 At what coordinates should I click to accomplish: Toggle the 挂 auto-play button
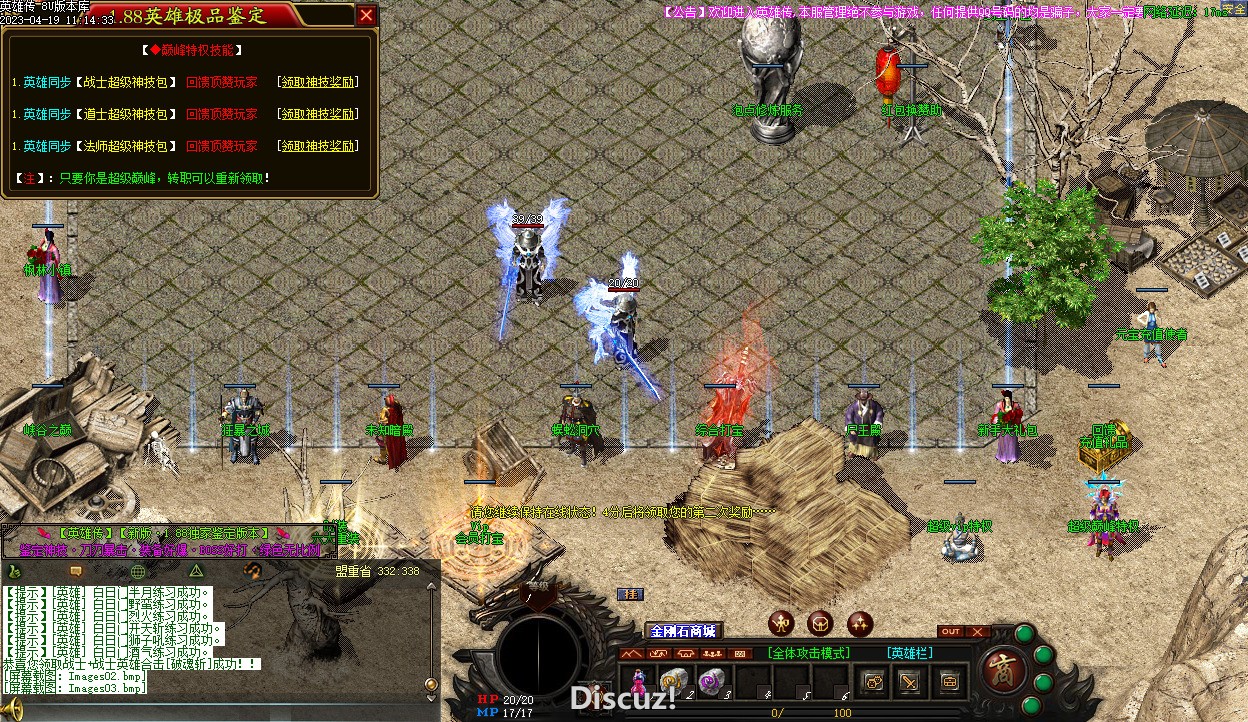[x=630, y=594]
